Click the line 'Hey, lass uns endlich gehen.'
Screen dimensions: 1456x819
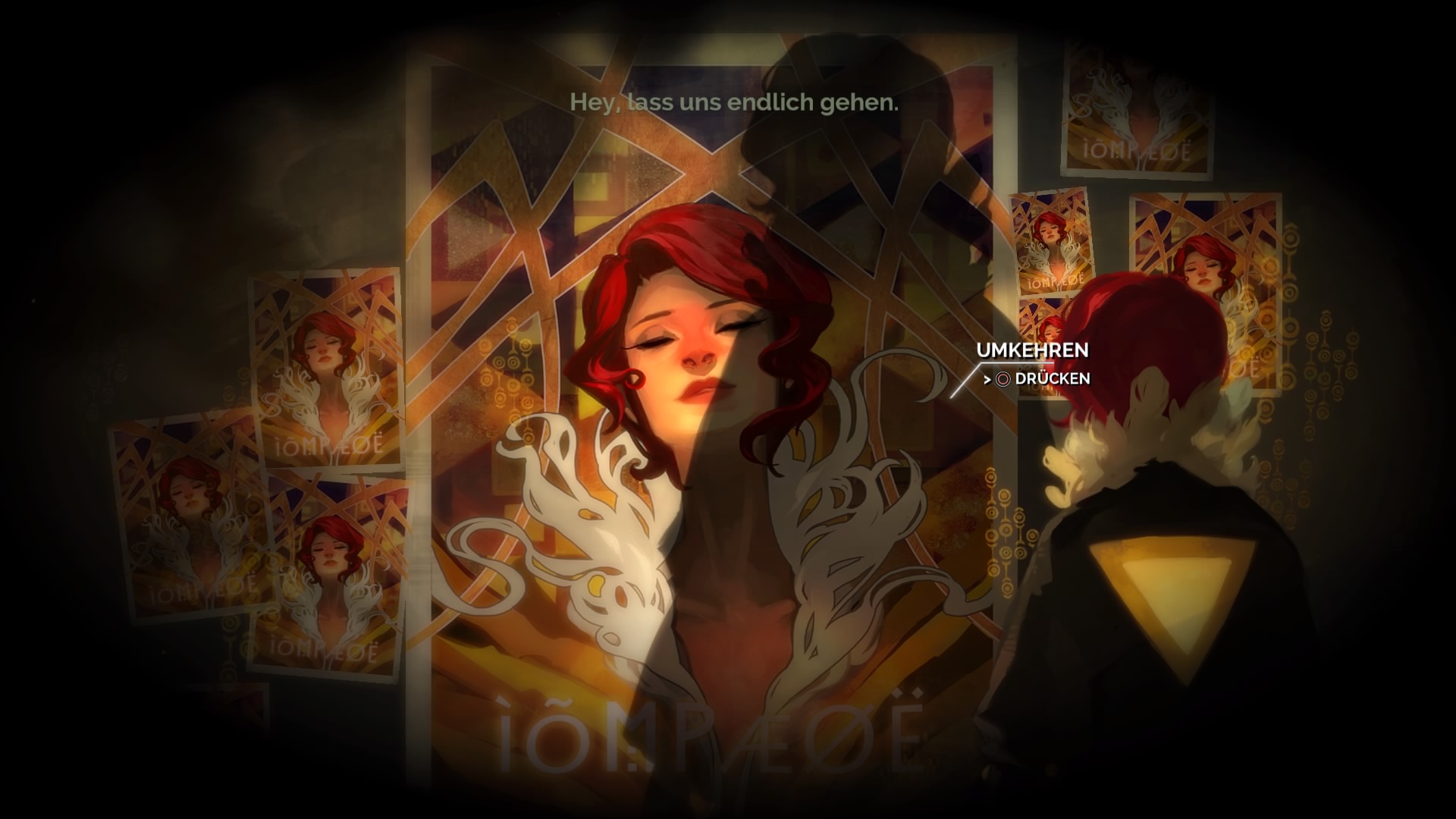pos(734,102)
